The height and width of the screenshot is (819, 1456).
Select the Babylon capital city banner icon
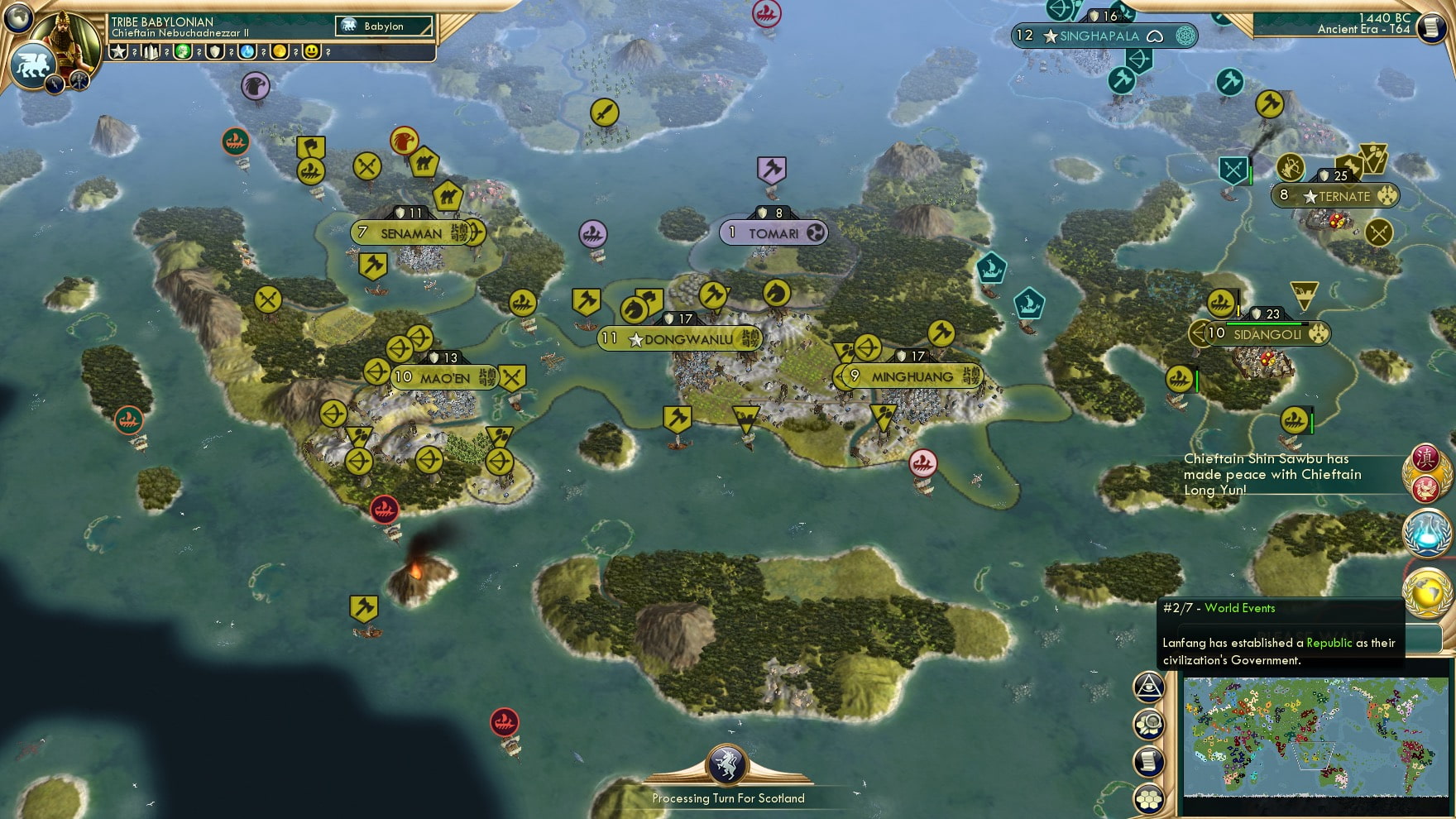pos(347,26)
